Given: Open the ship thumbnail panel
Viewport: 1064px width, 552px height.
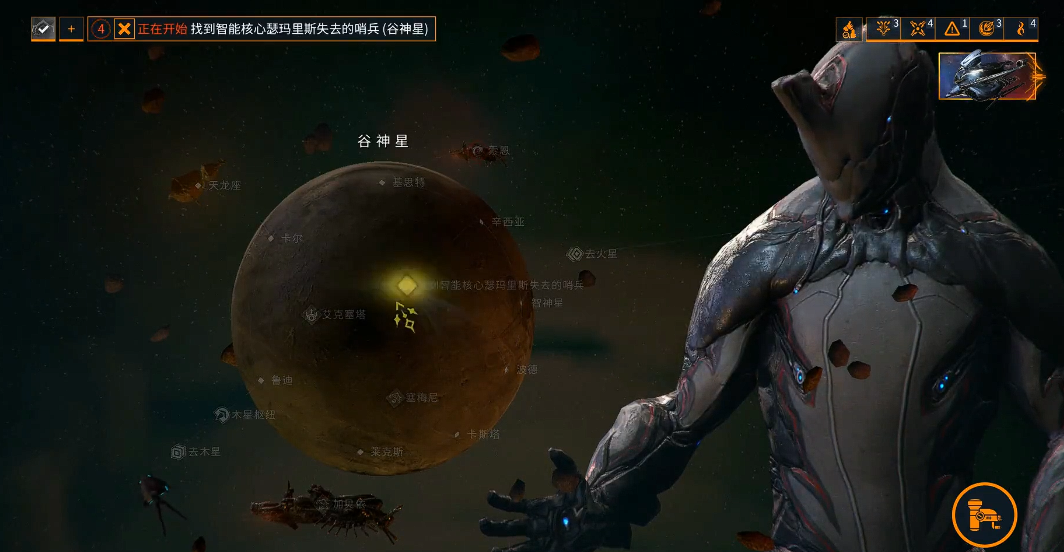Looking at the screenshot, I should [987, 76].
